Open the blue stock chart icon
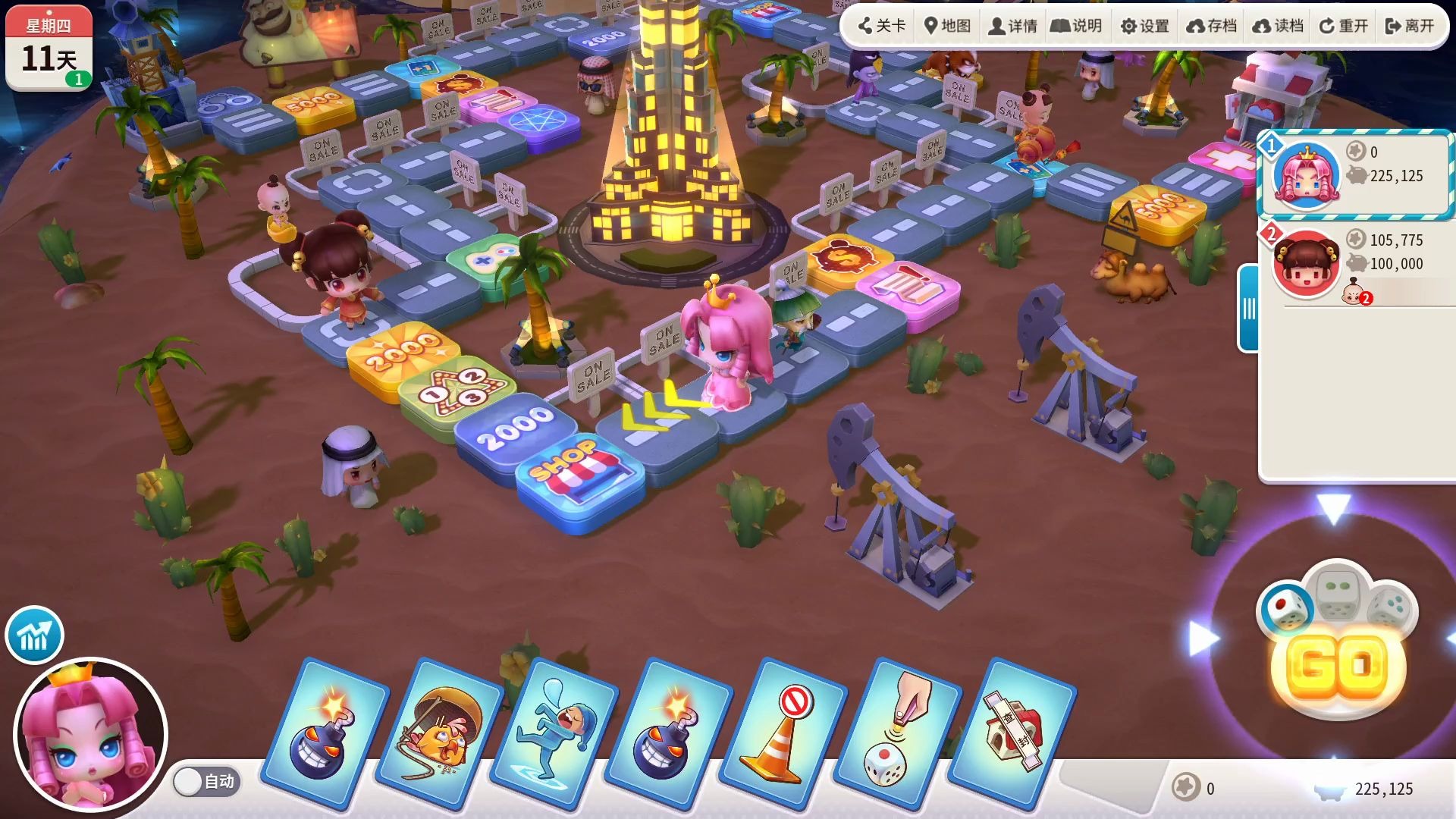The height and width of the screenshot is (819, 1456). (x=34, y=635)
